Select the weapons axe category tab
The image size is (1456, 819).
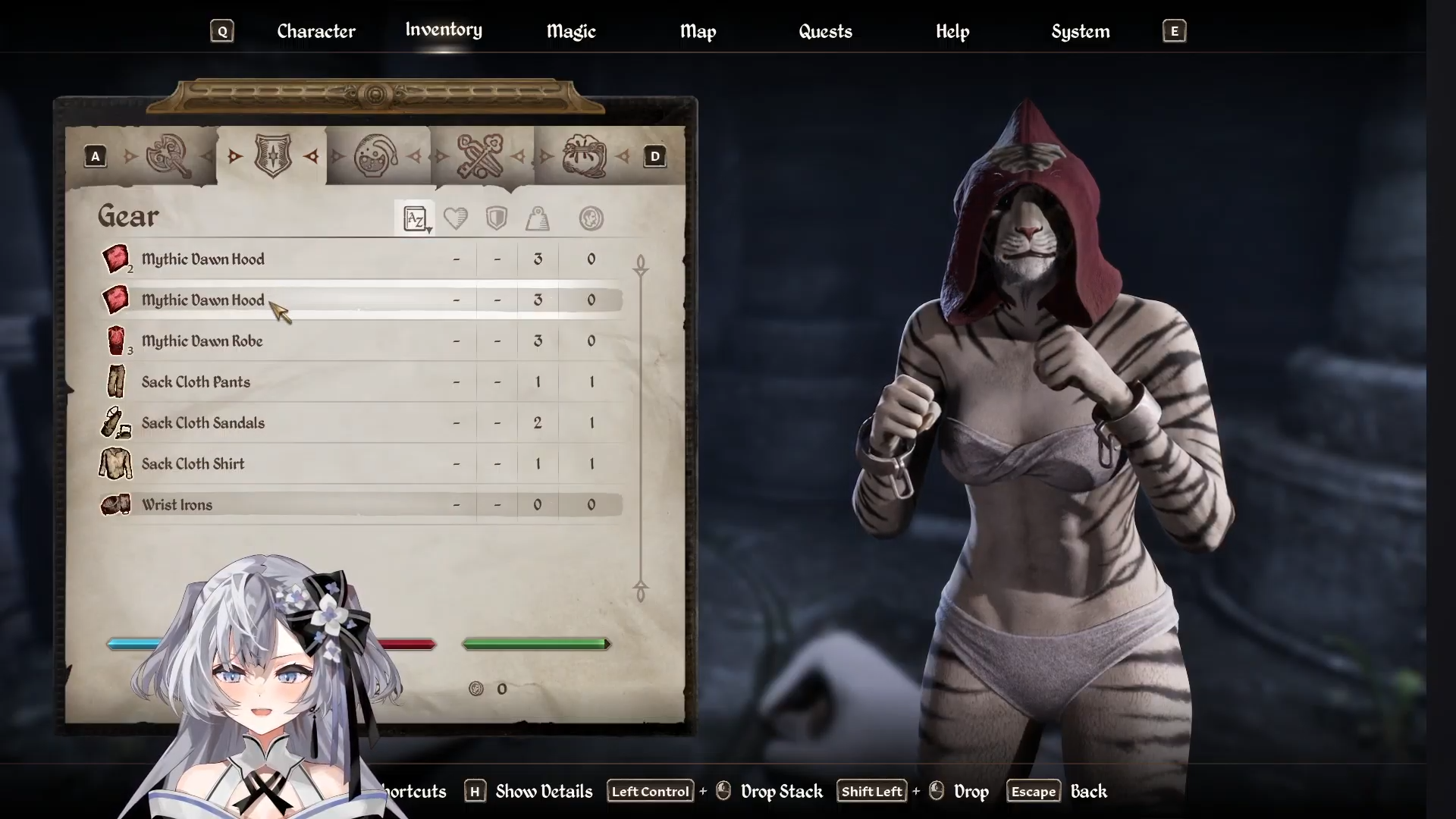(168, 156)
